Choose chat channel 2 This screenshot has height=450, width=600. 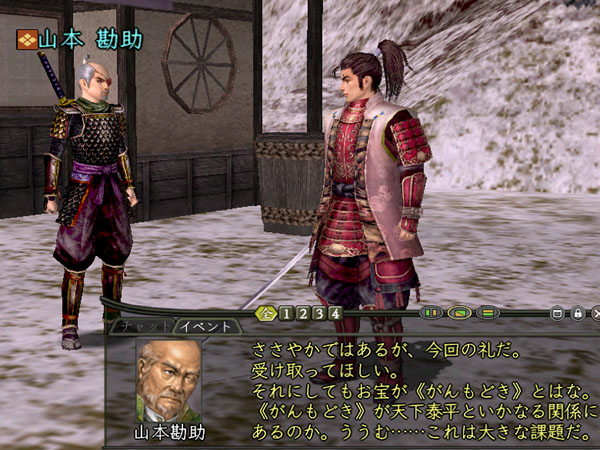pos(303,313)
